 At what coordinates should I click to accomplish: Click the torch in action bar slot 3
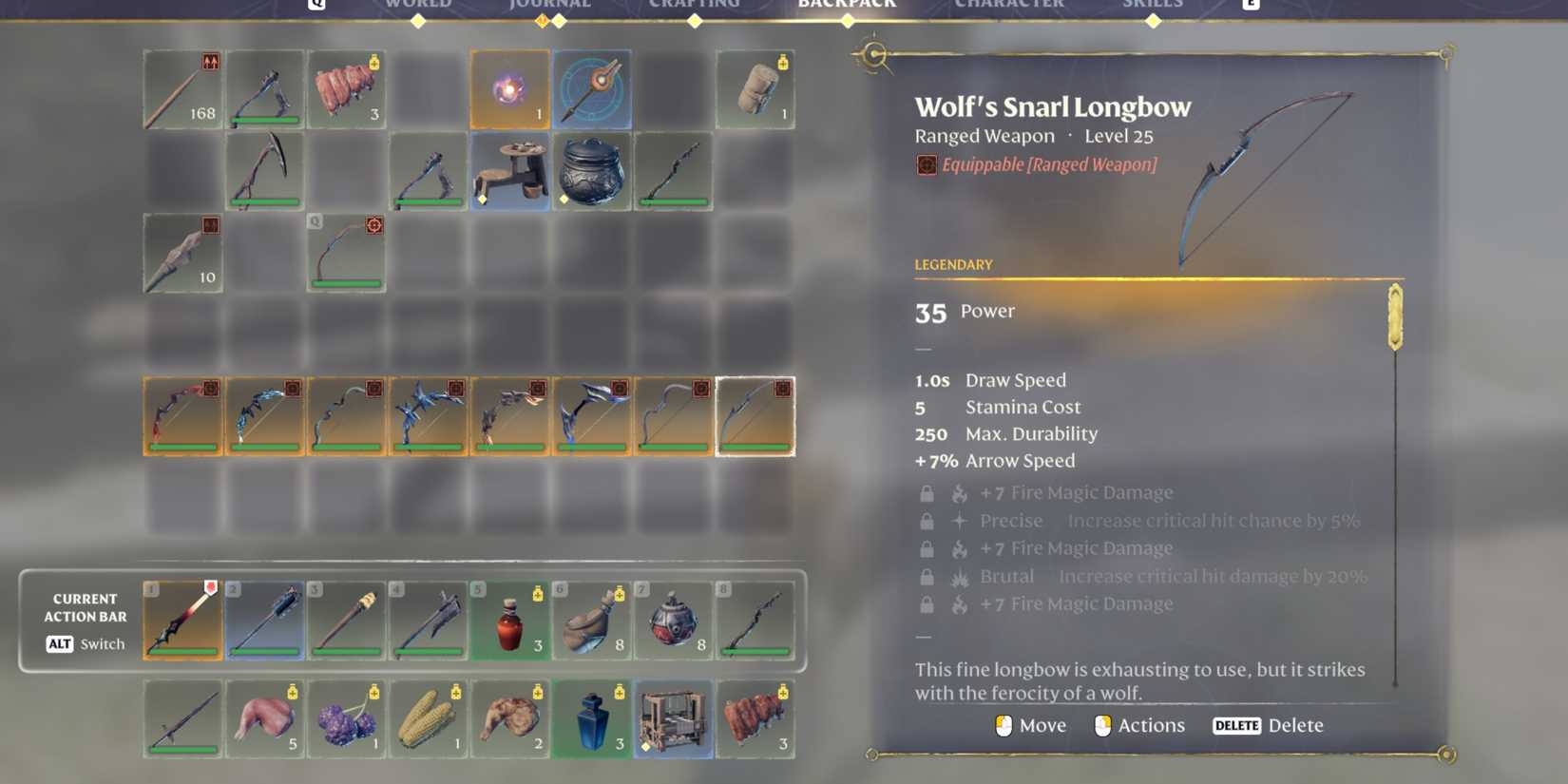pos(346,621)
